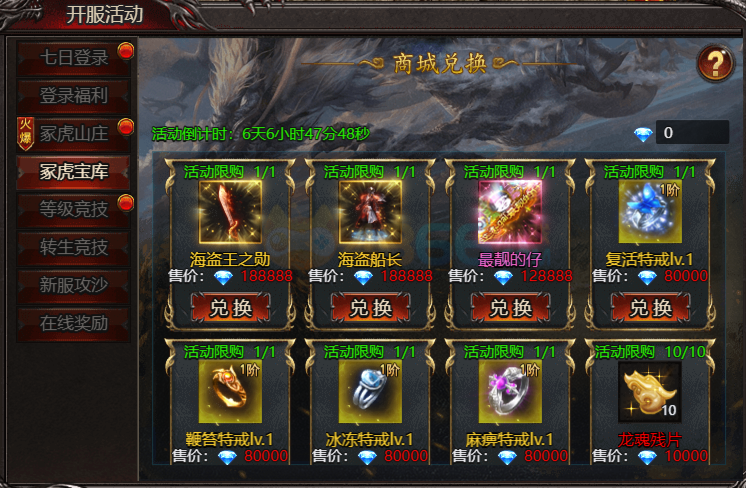The image size is (746, 488).
Task: Click the 最靓的仔 item icon
Action: (x=510, y=212)
